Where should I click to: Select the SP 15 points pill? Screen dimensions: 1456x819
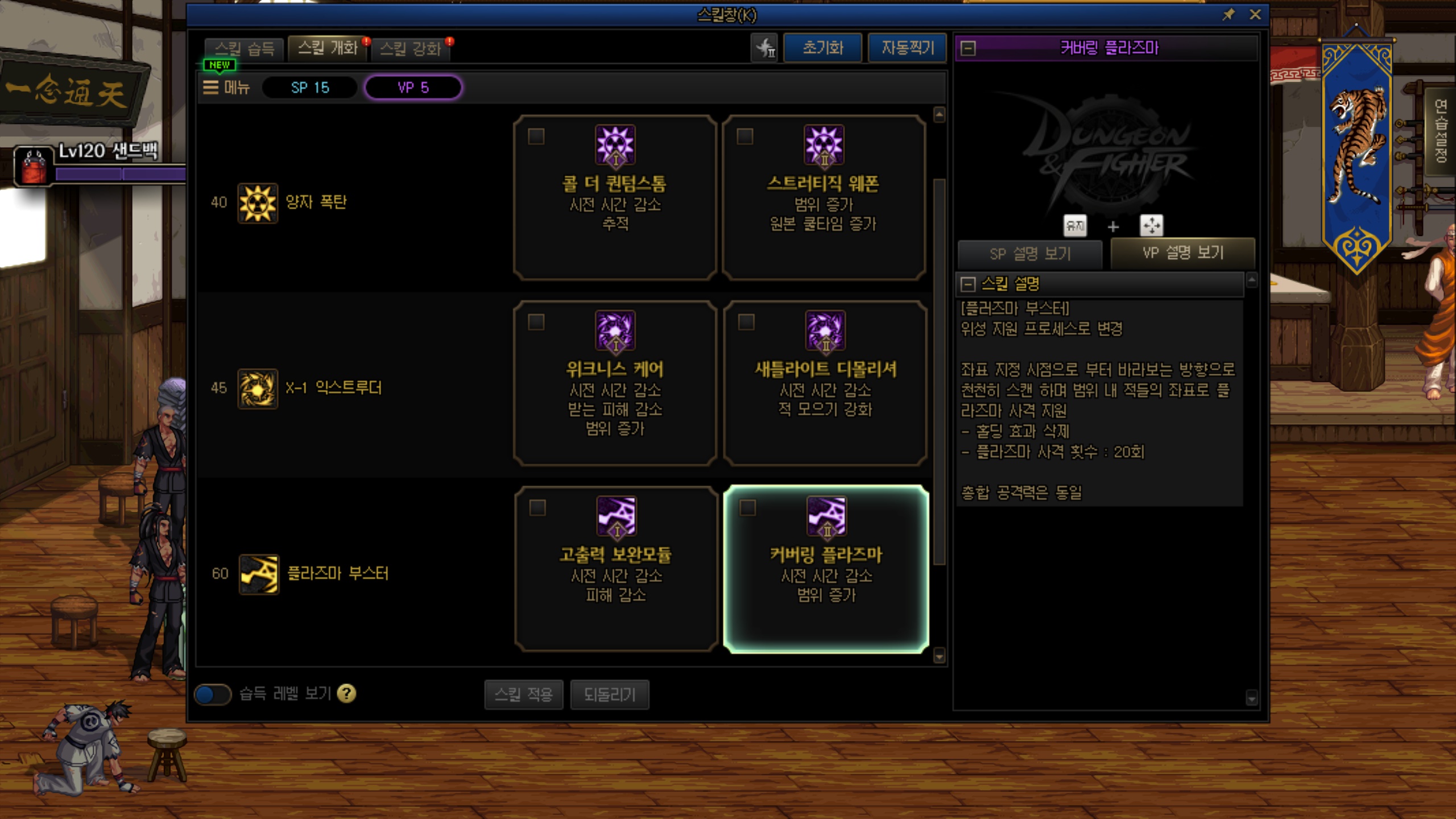(x=310, y=88)
